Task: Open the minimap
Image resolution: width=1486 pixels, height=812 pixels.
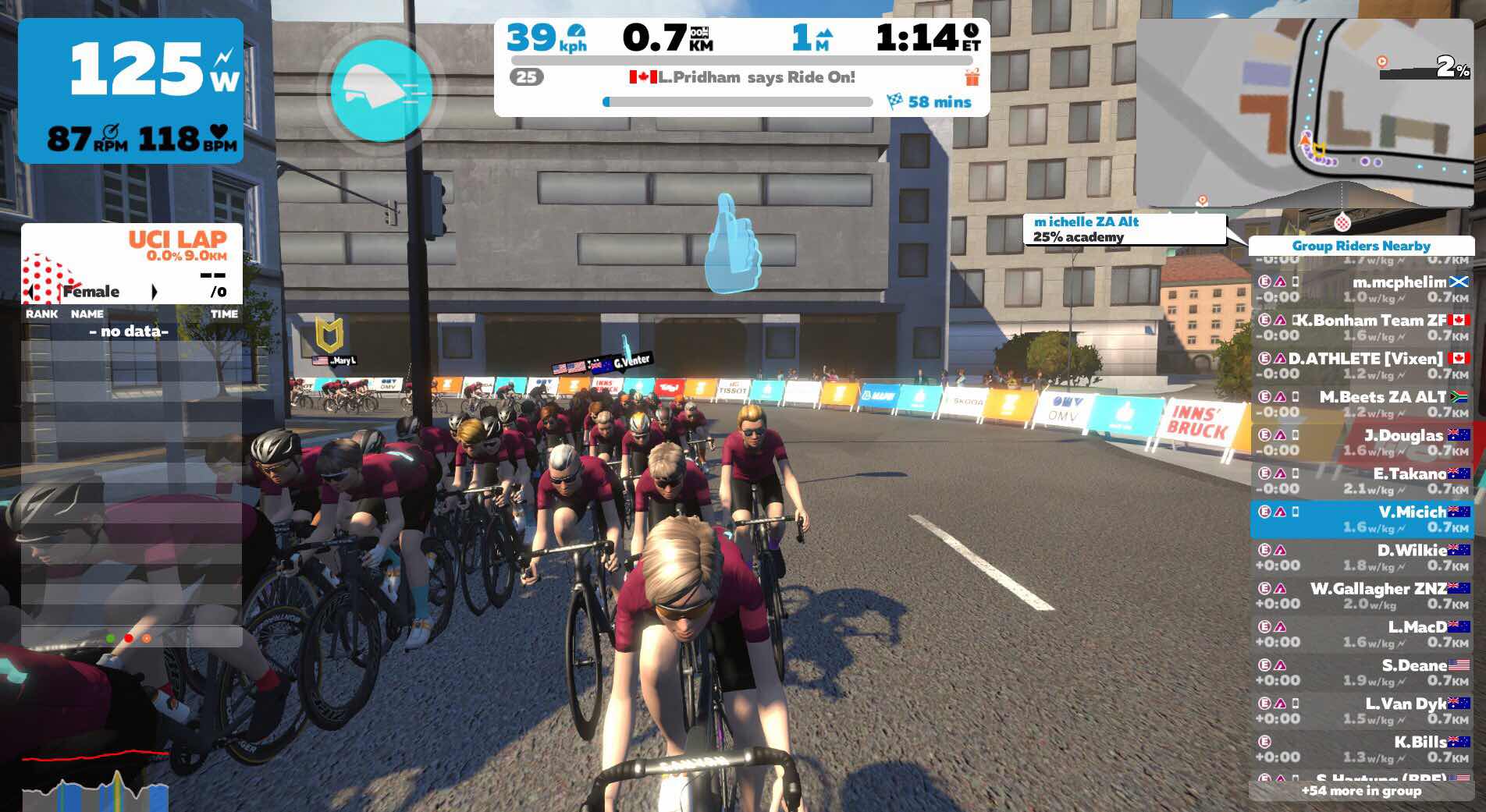Action: tap(1304, 112)
